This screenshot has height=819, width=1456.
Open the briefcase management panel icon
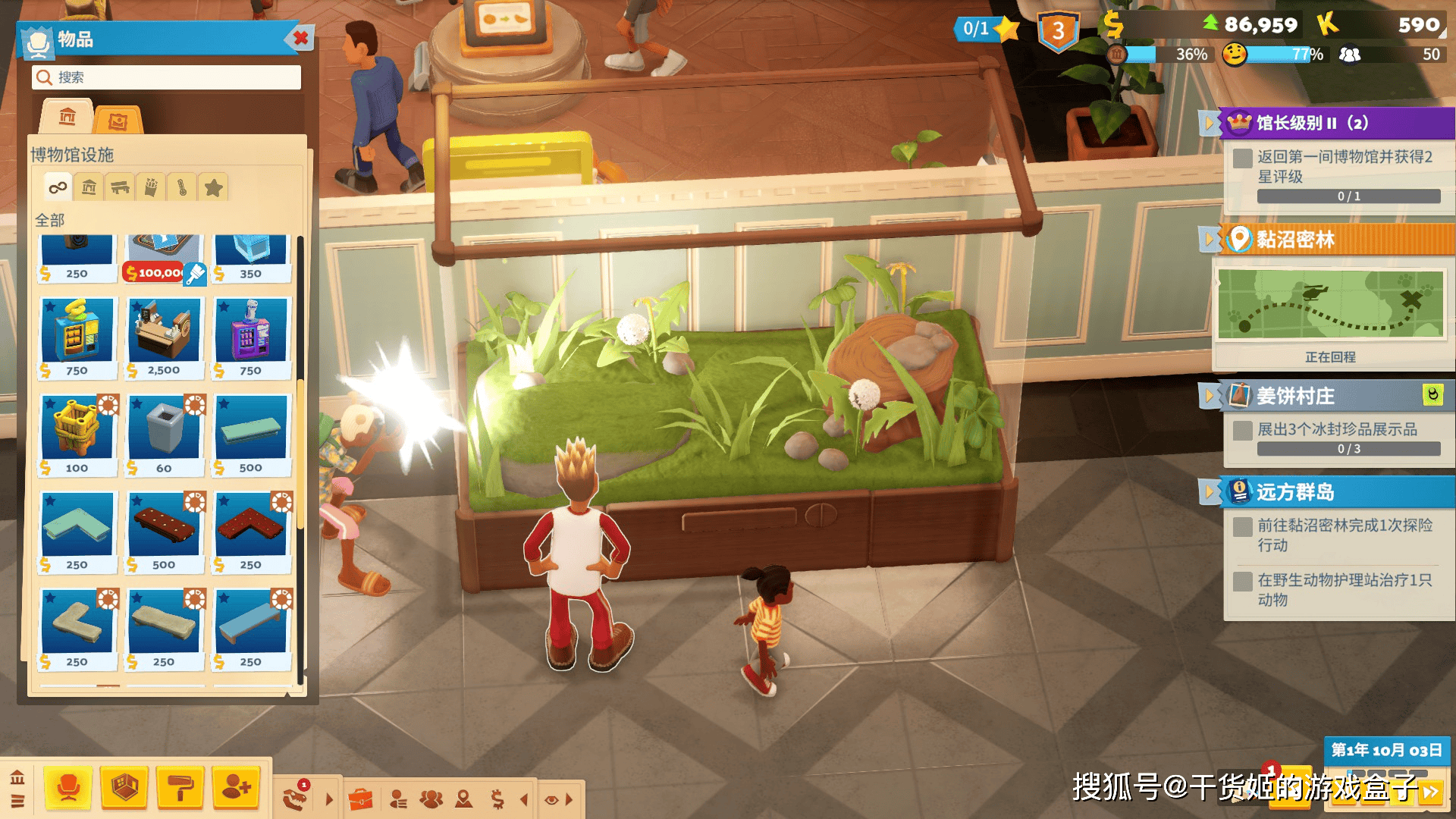coord(362,798)
